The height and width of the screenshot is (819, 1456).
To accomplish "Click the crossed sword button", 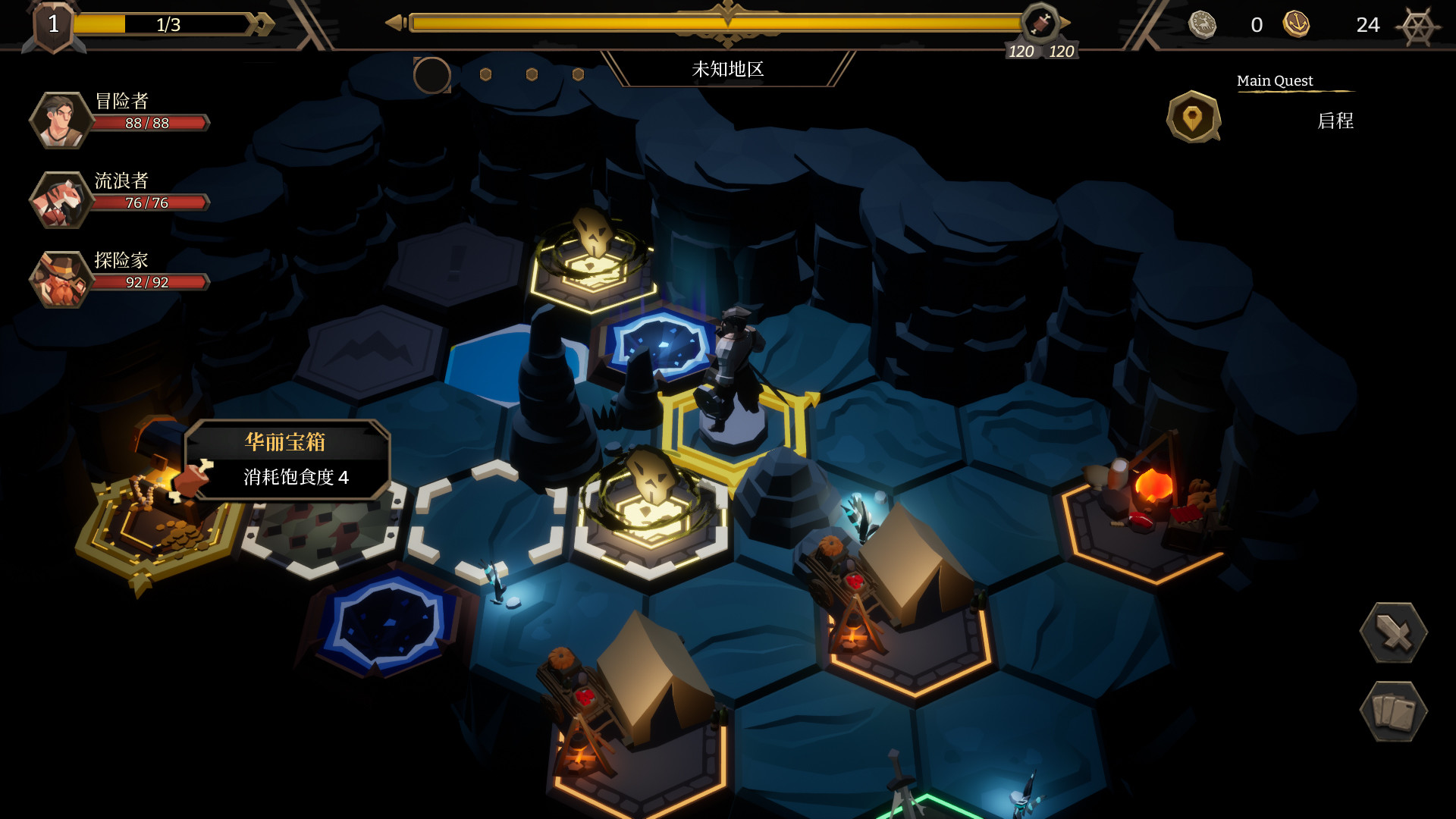I will pyautogui.click(x=1393, y=632).
